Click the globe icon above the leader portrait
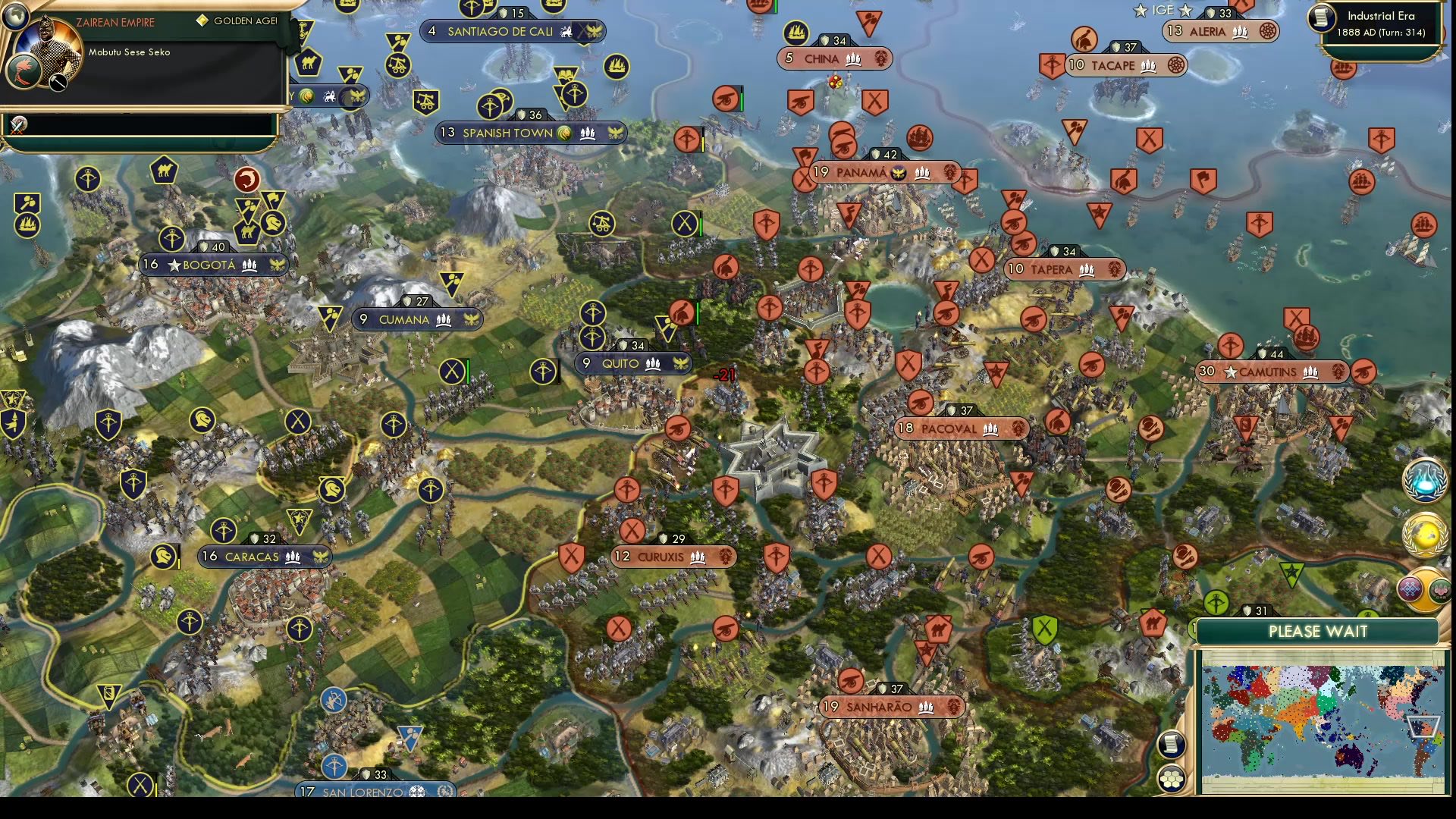 click(x=16, y=17)
